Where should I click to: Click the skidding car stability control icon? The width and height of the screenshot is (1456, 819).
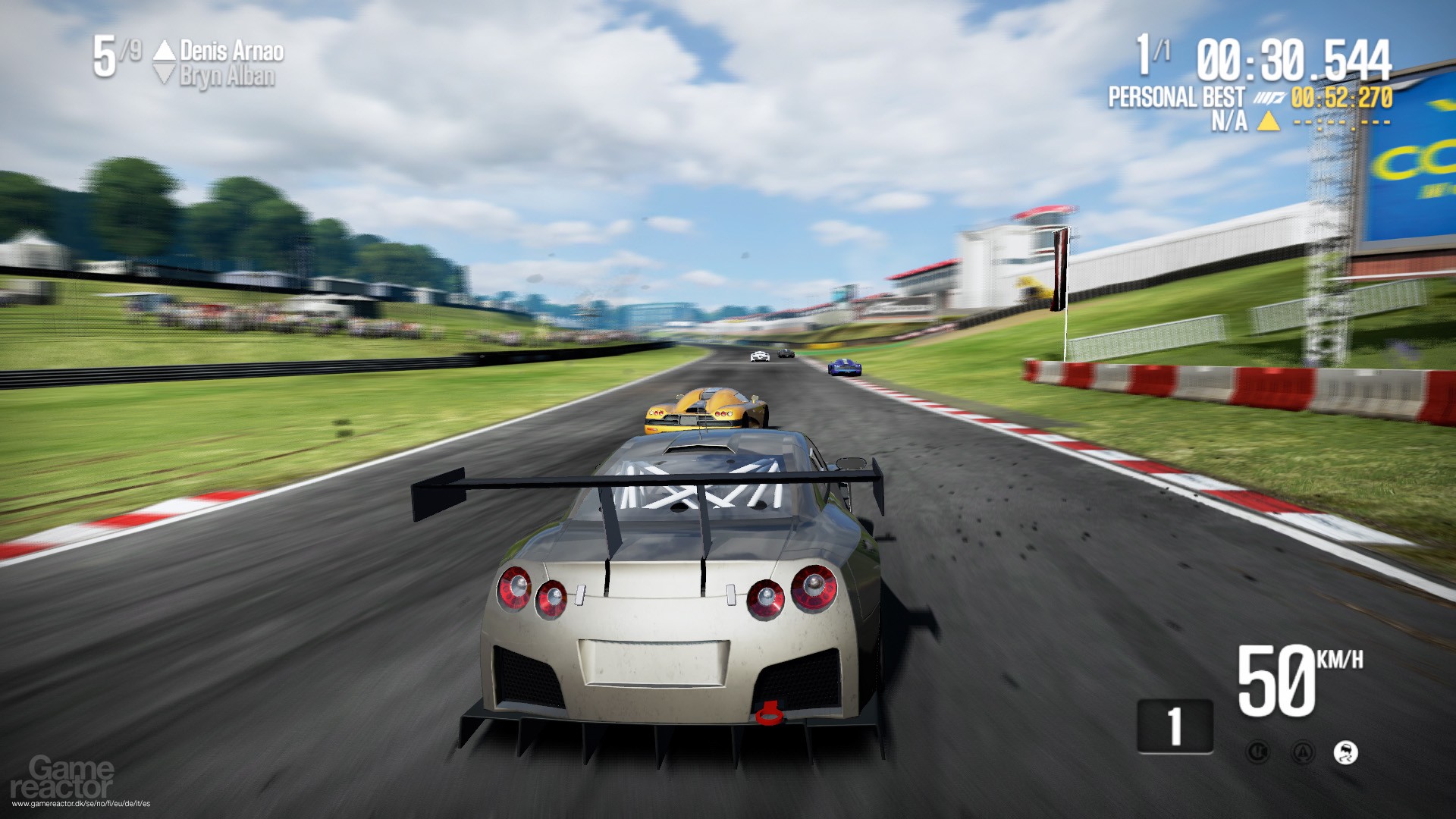[1346, 752]
